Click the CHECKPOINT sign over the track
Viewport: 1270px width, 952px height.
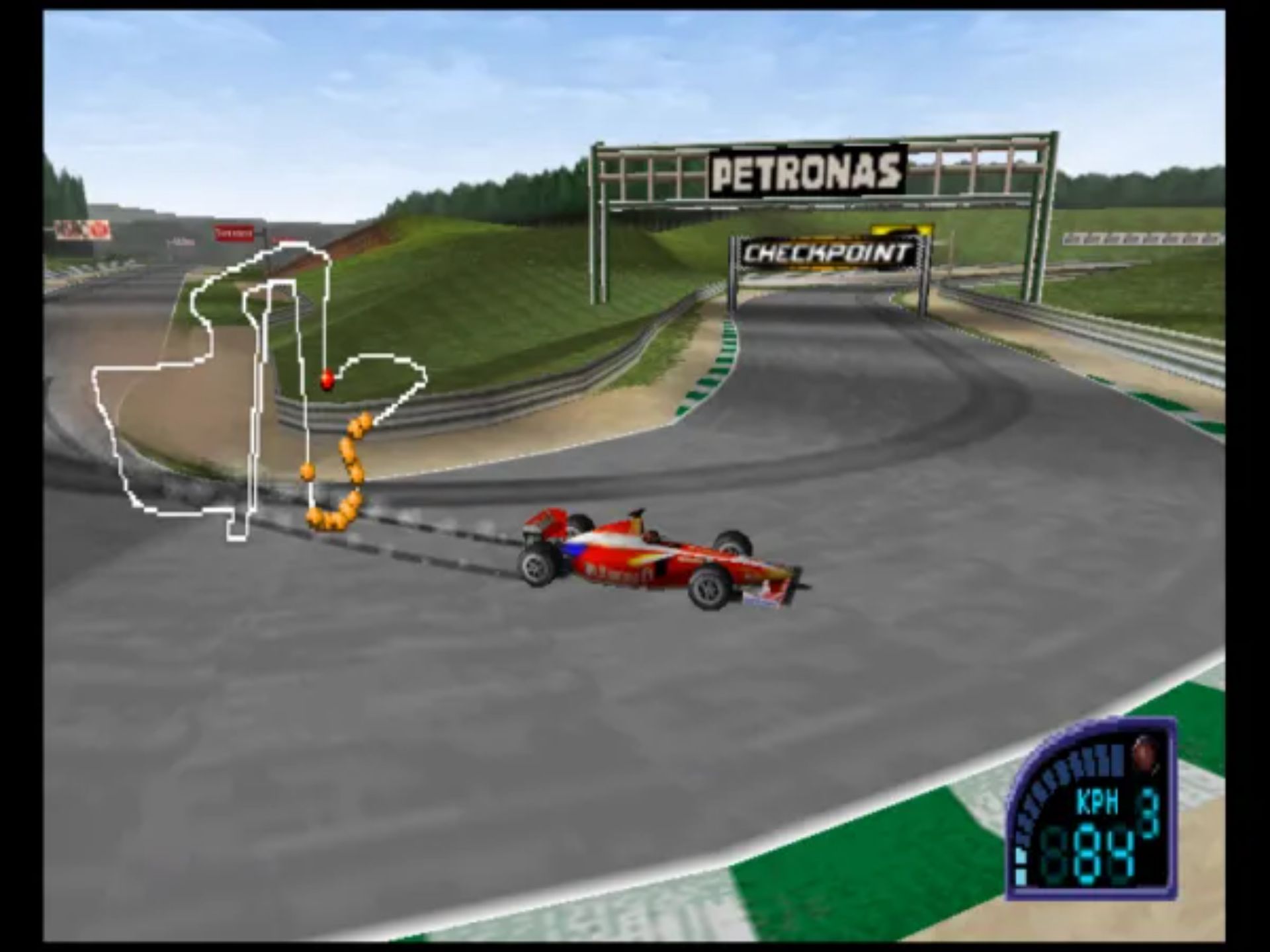coord(828,251)
